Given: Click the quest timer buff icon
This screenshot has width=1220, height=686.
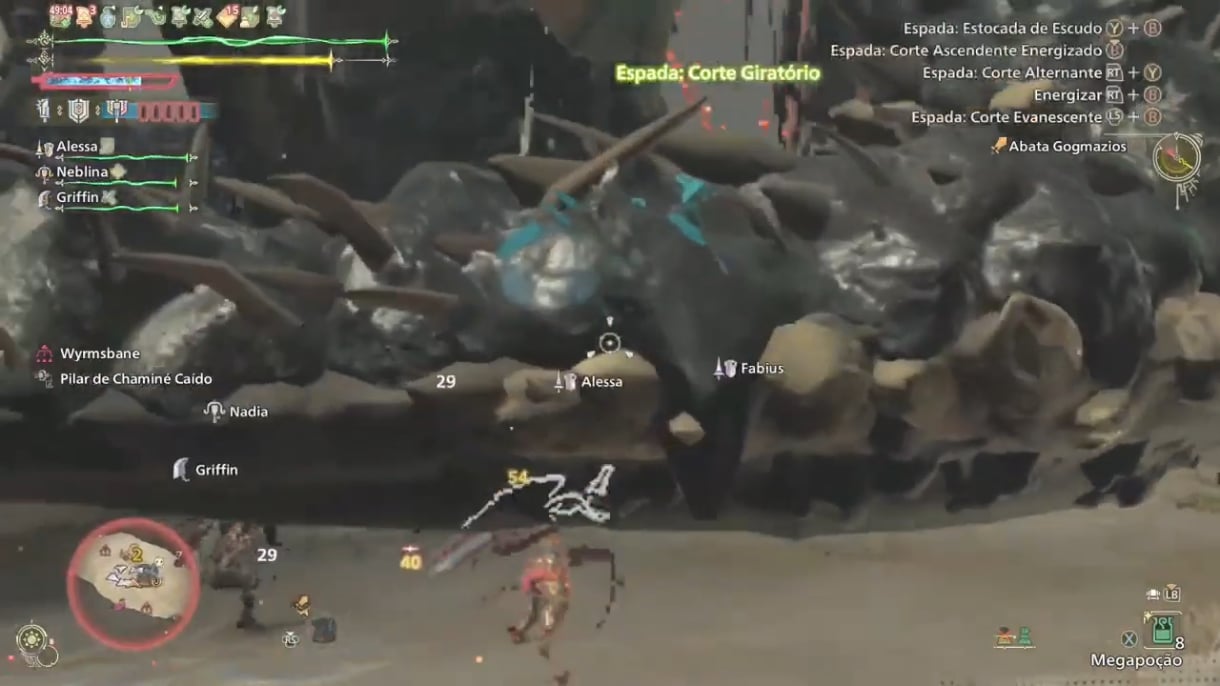Looking at the screenshot, I should tap(60, 16).
